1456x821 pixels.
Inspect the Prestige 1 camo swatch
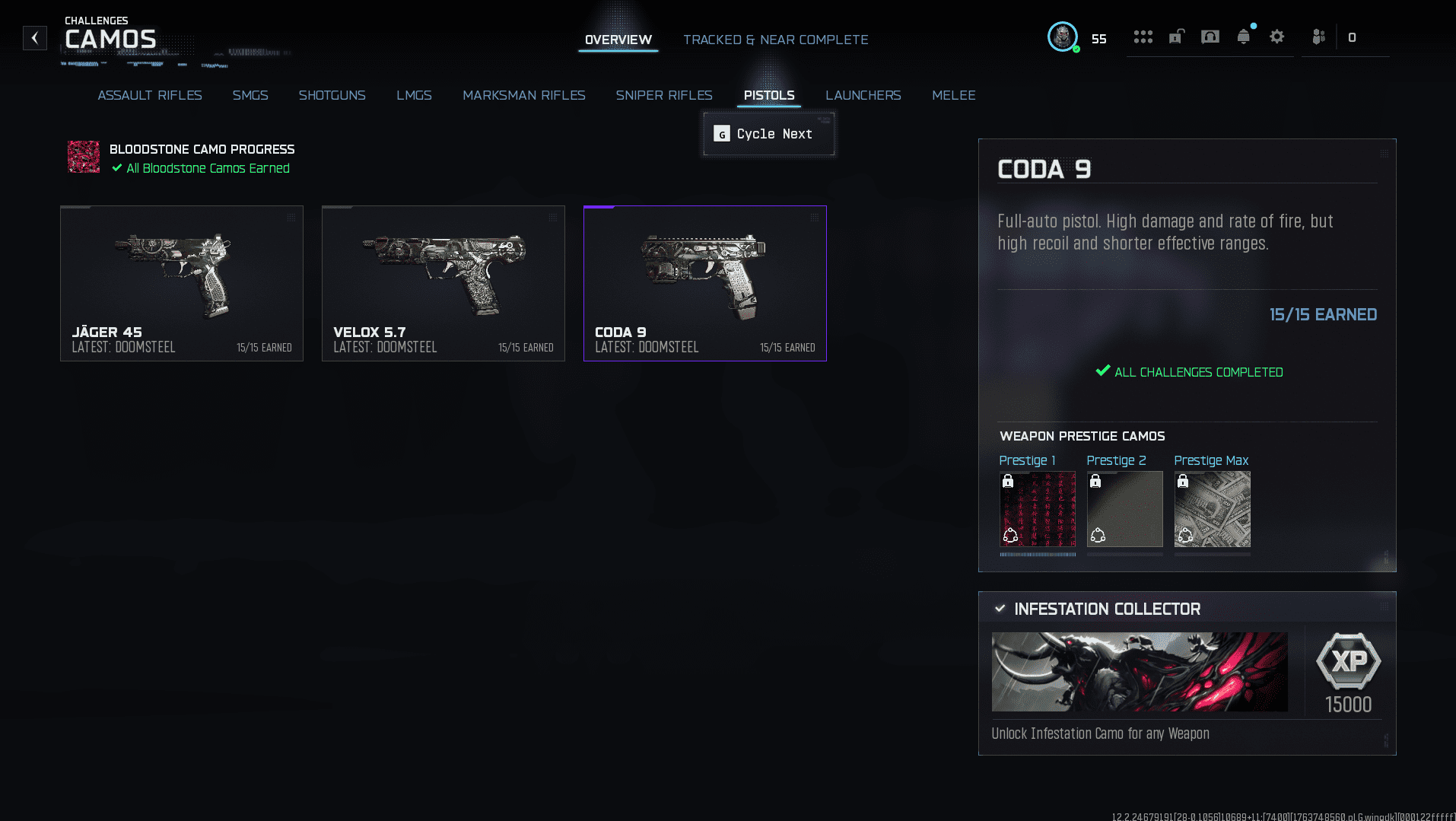pyautogui.click(x=1038, y=509)
